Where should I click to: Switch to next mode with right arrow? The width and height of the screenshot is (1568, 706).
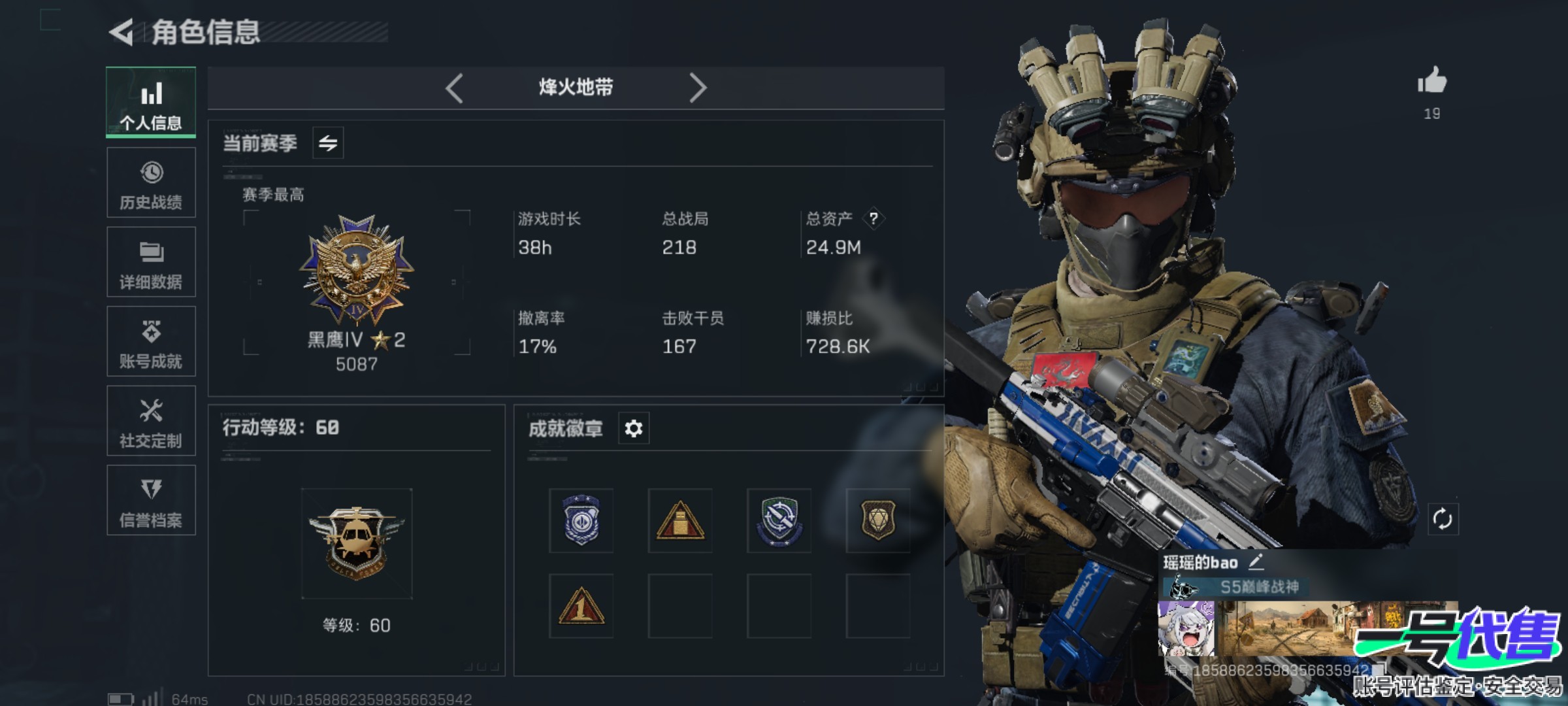tap(698, 88)
